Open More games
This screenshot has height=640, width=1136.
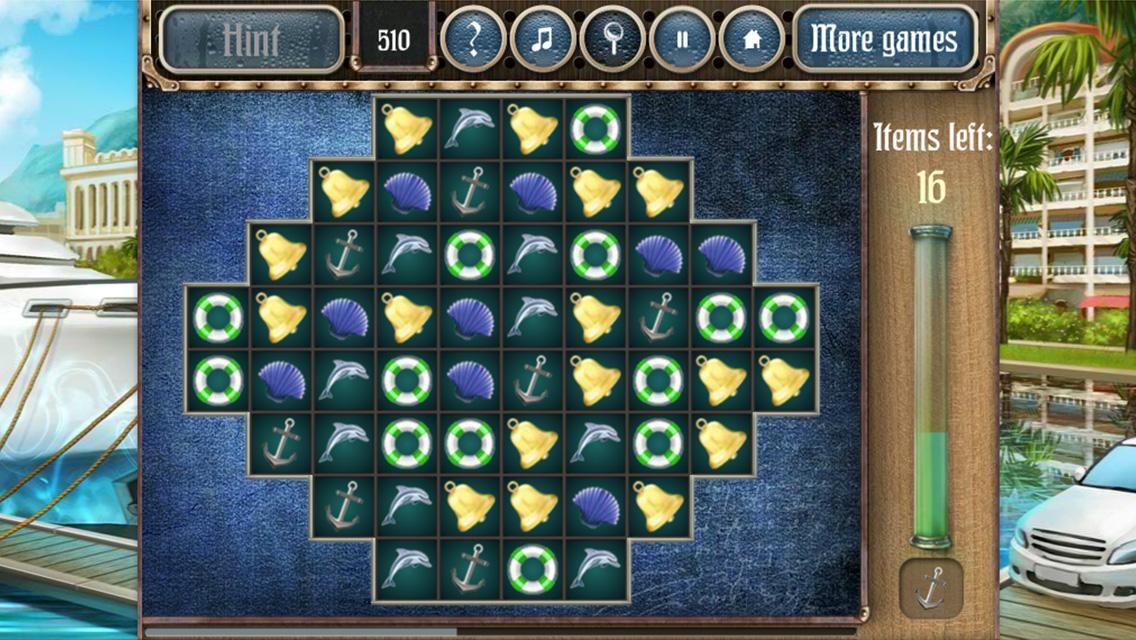pos(884,40)
